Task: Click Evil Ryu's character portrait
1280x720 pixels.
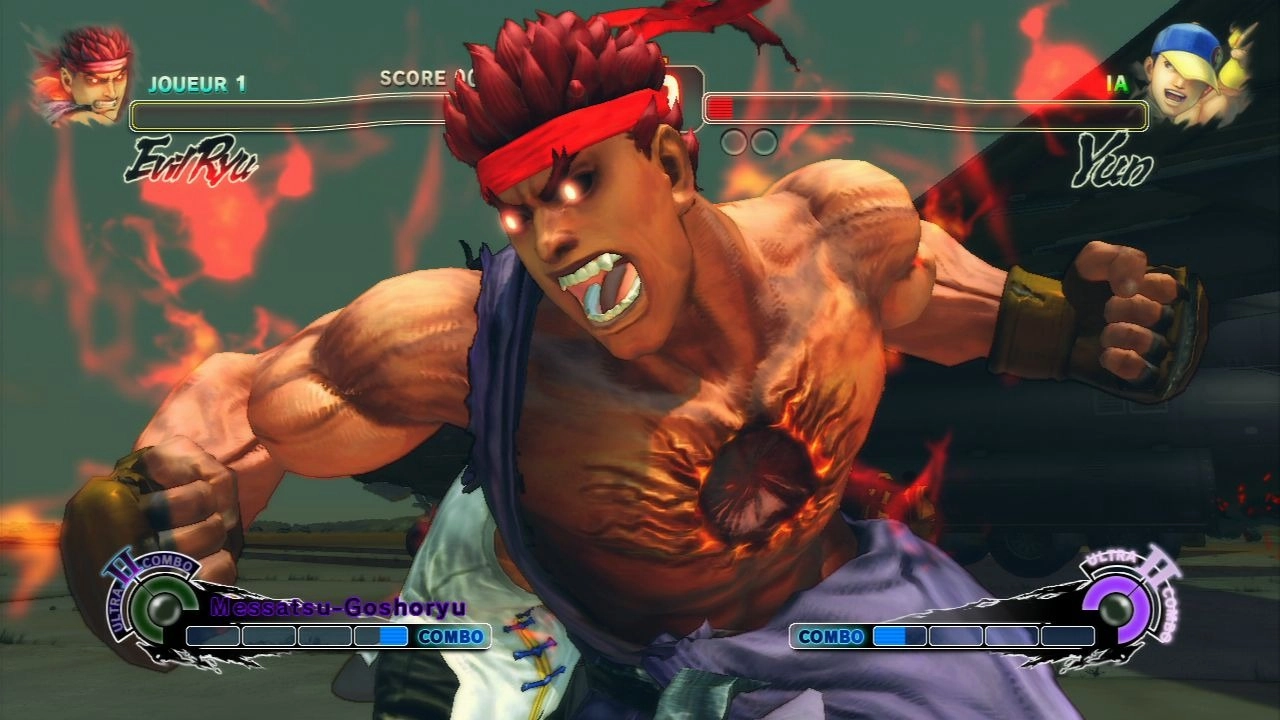Action: pos(80,78)
